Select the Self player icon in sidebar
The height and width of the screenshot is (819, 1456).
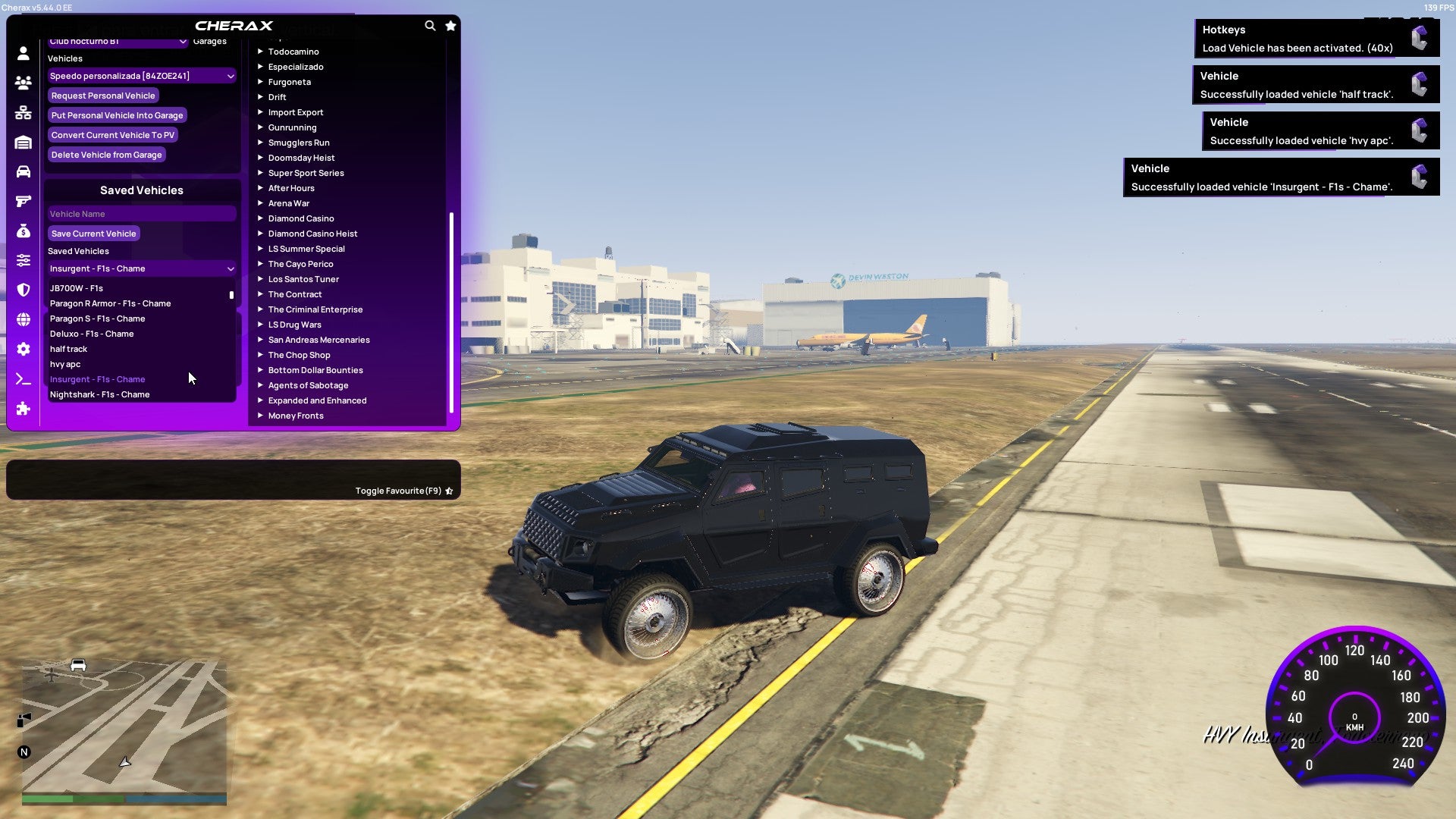tap(23, 53)
